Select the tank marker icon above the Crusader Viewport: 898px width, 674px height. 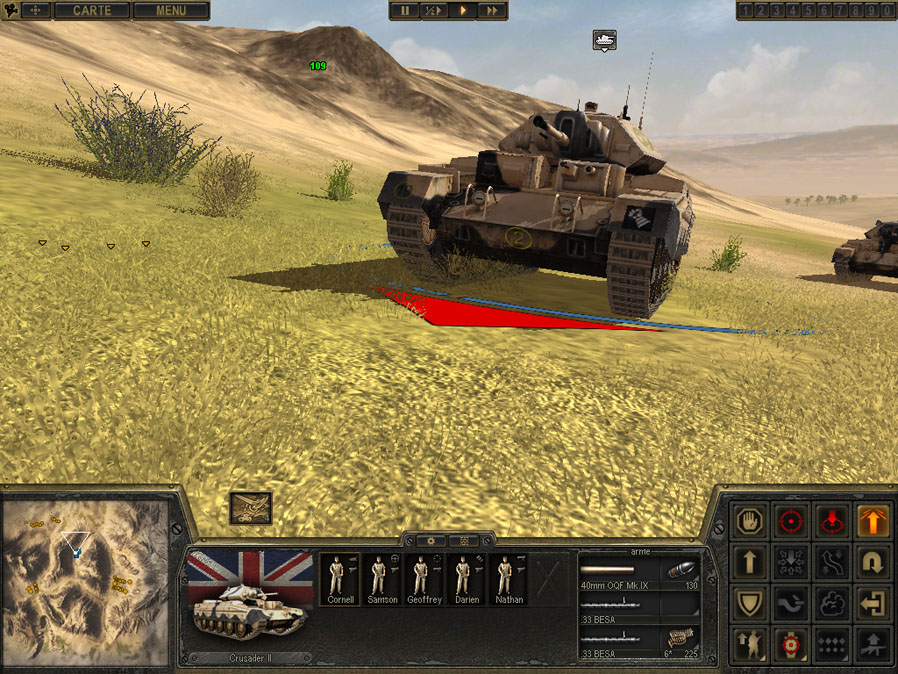coord(604,40)
